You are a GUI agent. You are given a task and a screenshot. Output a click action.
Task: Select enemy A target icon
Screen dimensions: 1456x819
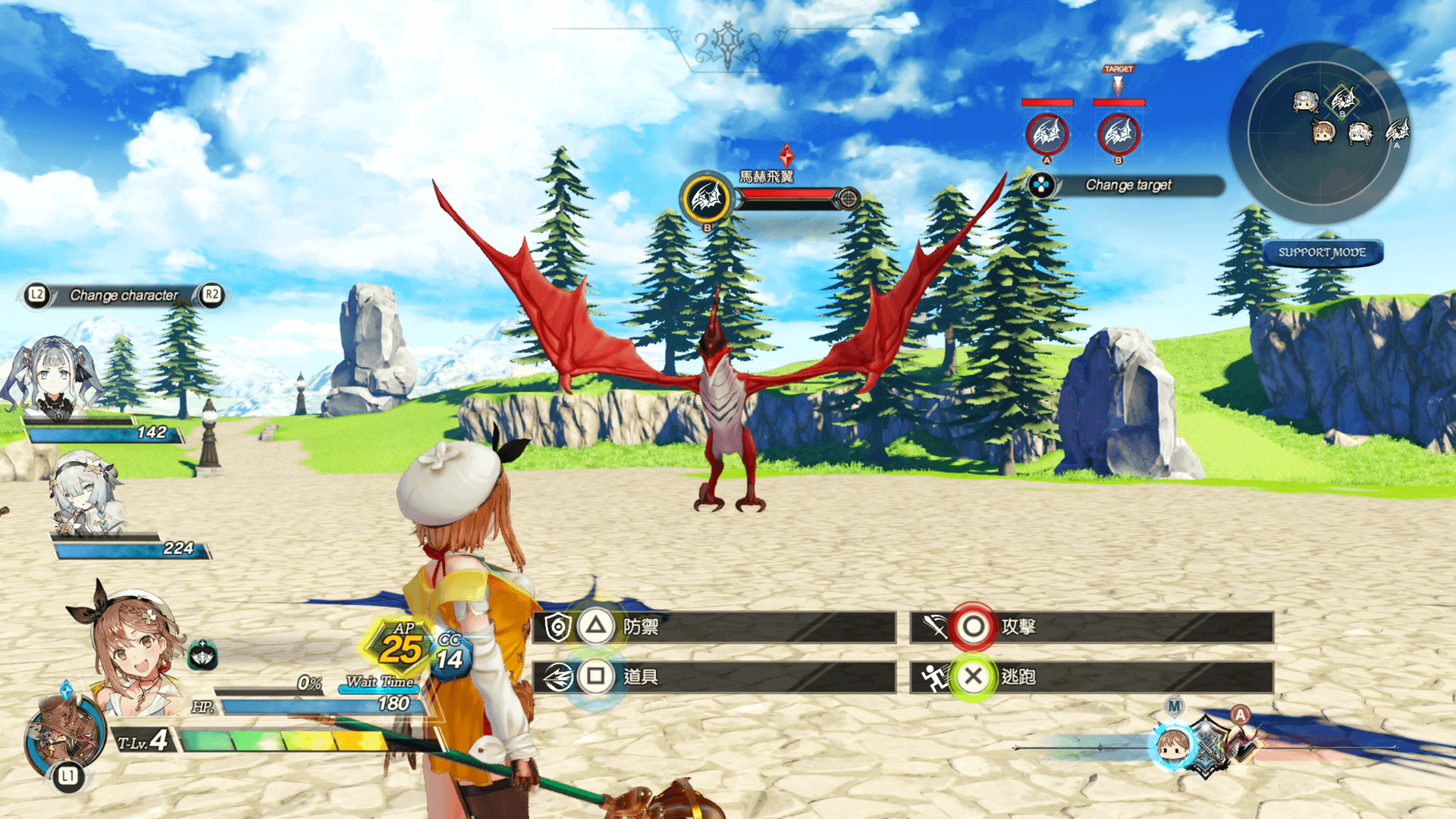tap(1046, 135)
